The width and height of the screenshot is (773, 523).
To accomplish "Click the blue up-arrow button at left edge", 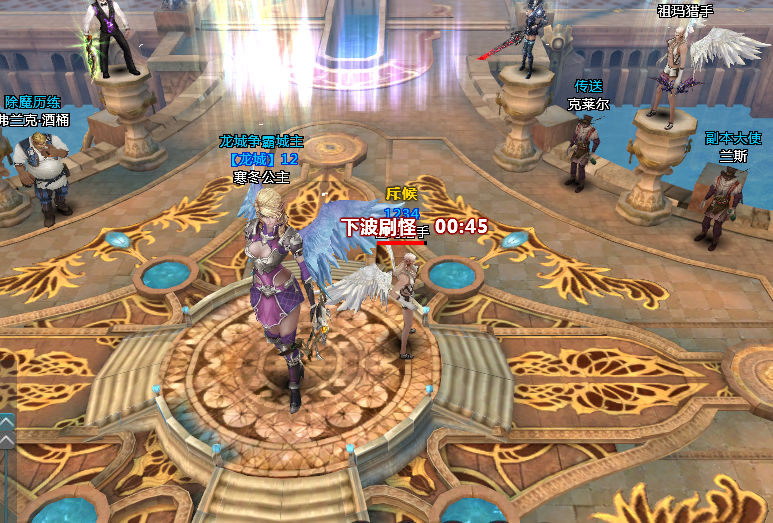I will (6, 422).
